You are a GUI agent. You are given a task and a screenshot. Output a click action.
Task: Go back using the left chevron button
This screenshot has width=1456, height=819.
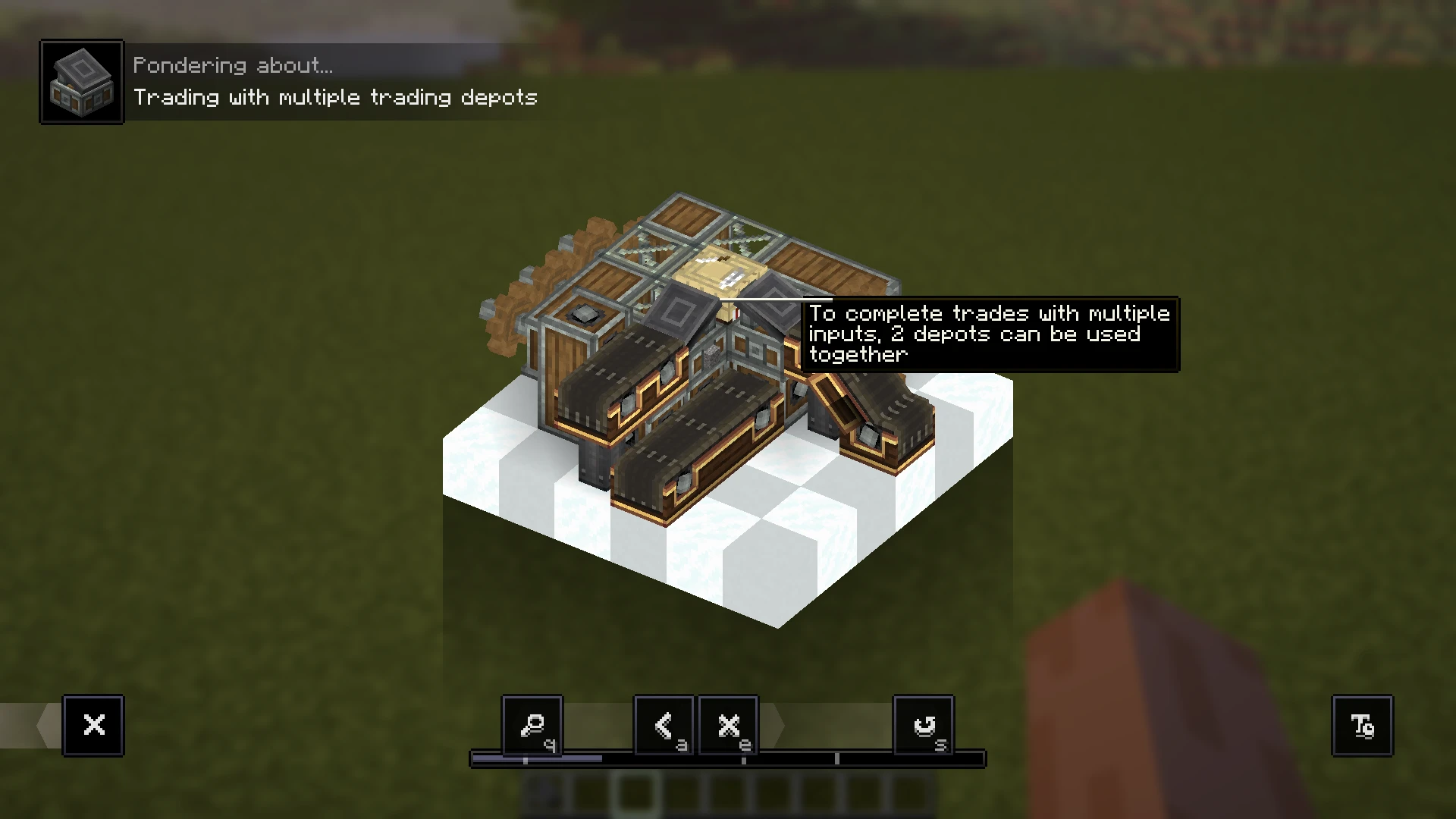click(x=664, y=726)
